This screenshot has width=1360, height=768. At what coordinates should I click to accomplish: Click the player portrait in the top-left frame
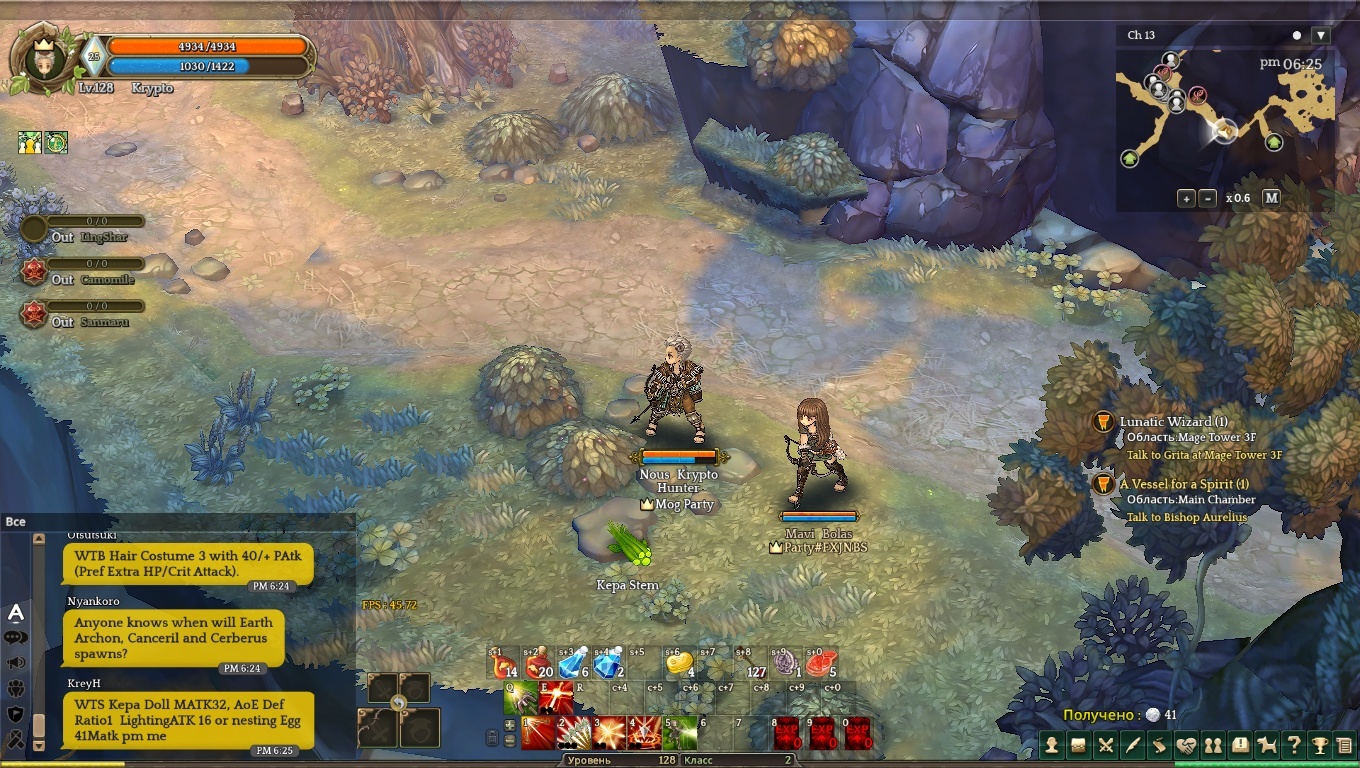pos(43,62)
